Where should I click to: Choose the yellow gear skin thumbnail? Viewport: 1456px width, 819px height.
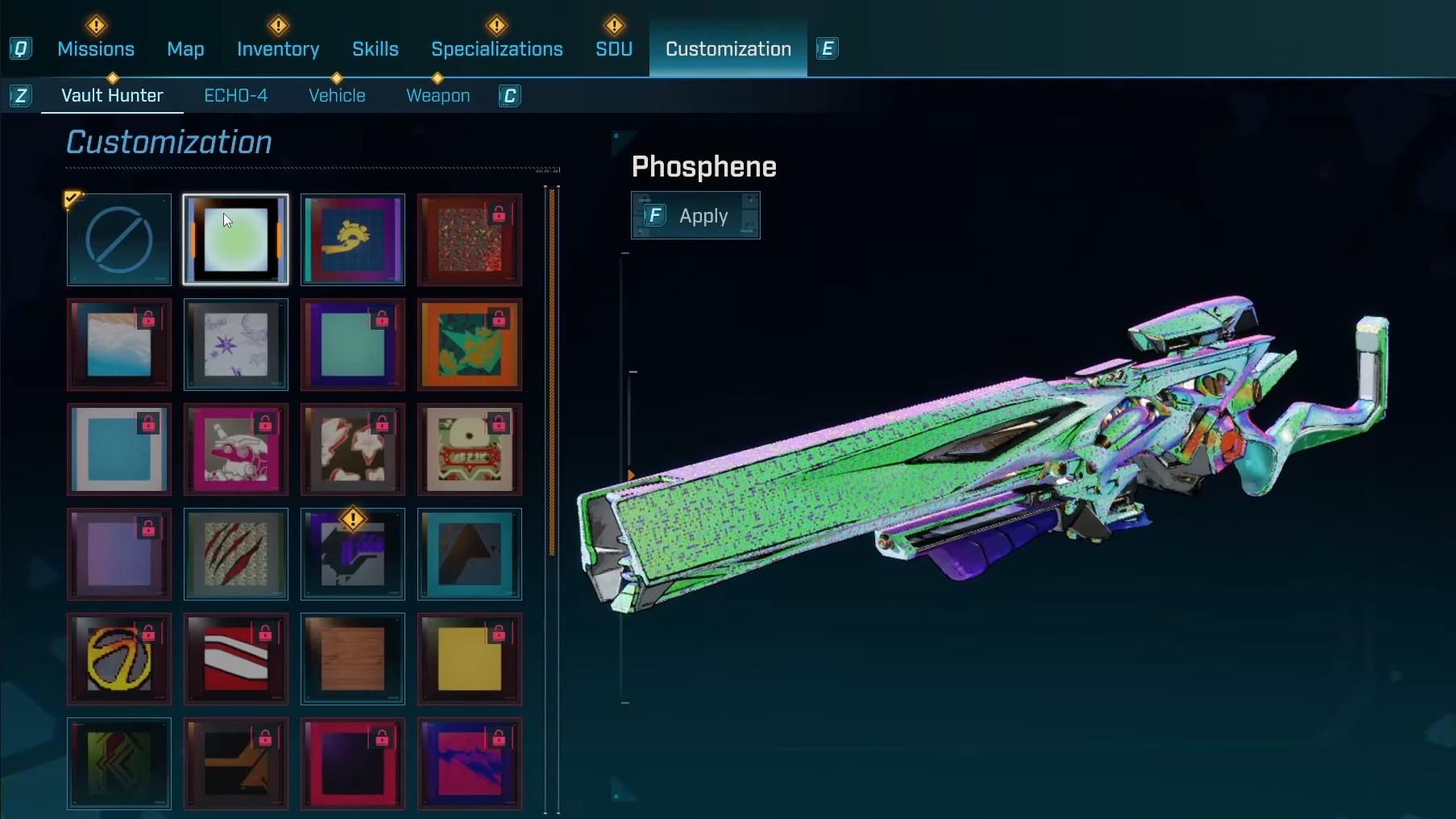[x=353, y=240]
